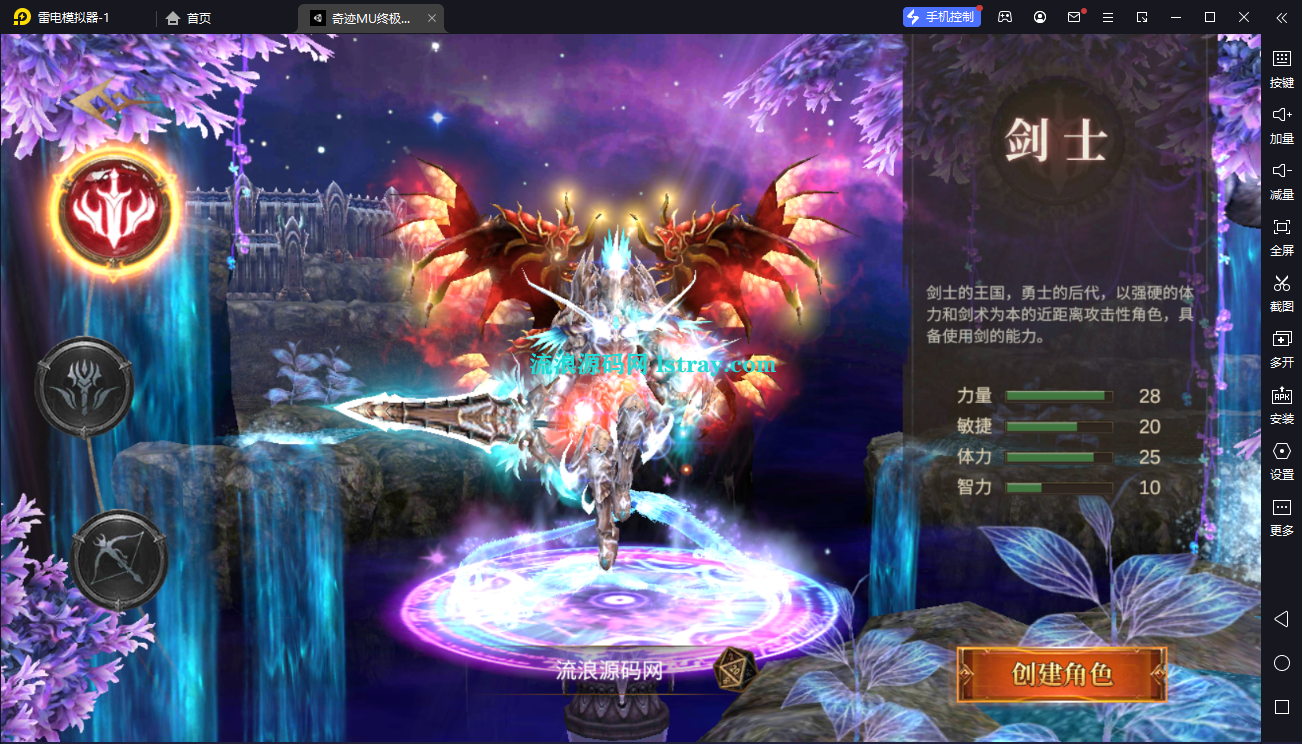The width and height of the screenshot is (1302, 744).
Task: Click the game controller icon in the title bar
Action: coord(1004,17)
